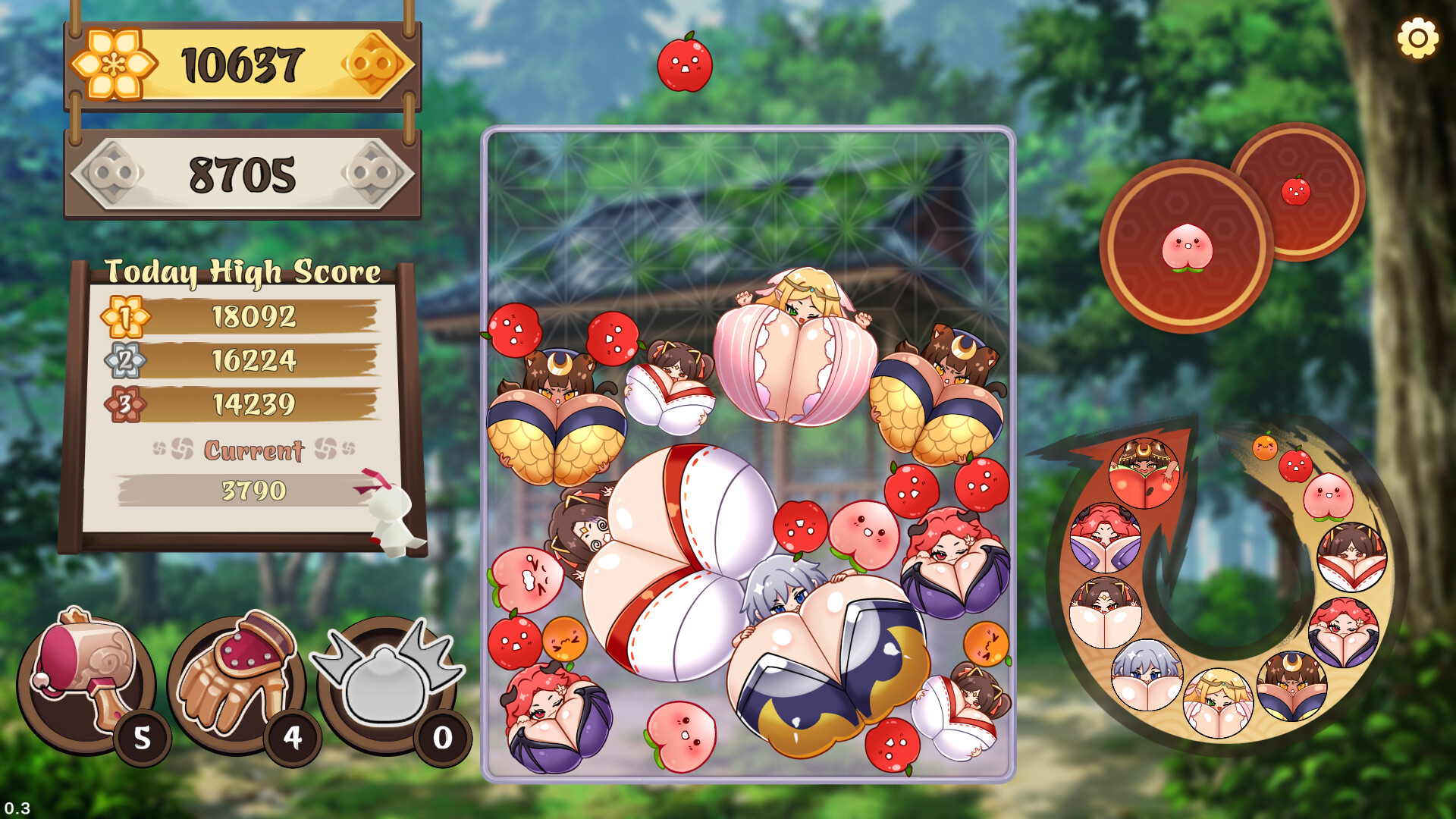
Task: Click the moon-crested tan girl on the evolution wheel
Action: pos(1291,687)
